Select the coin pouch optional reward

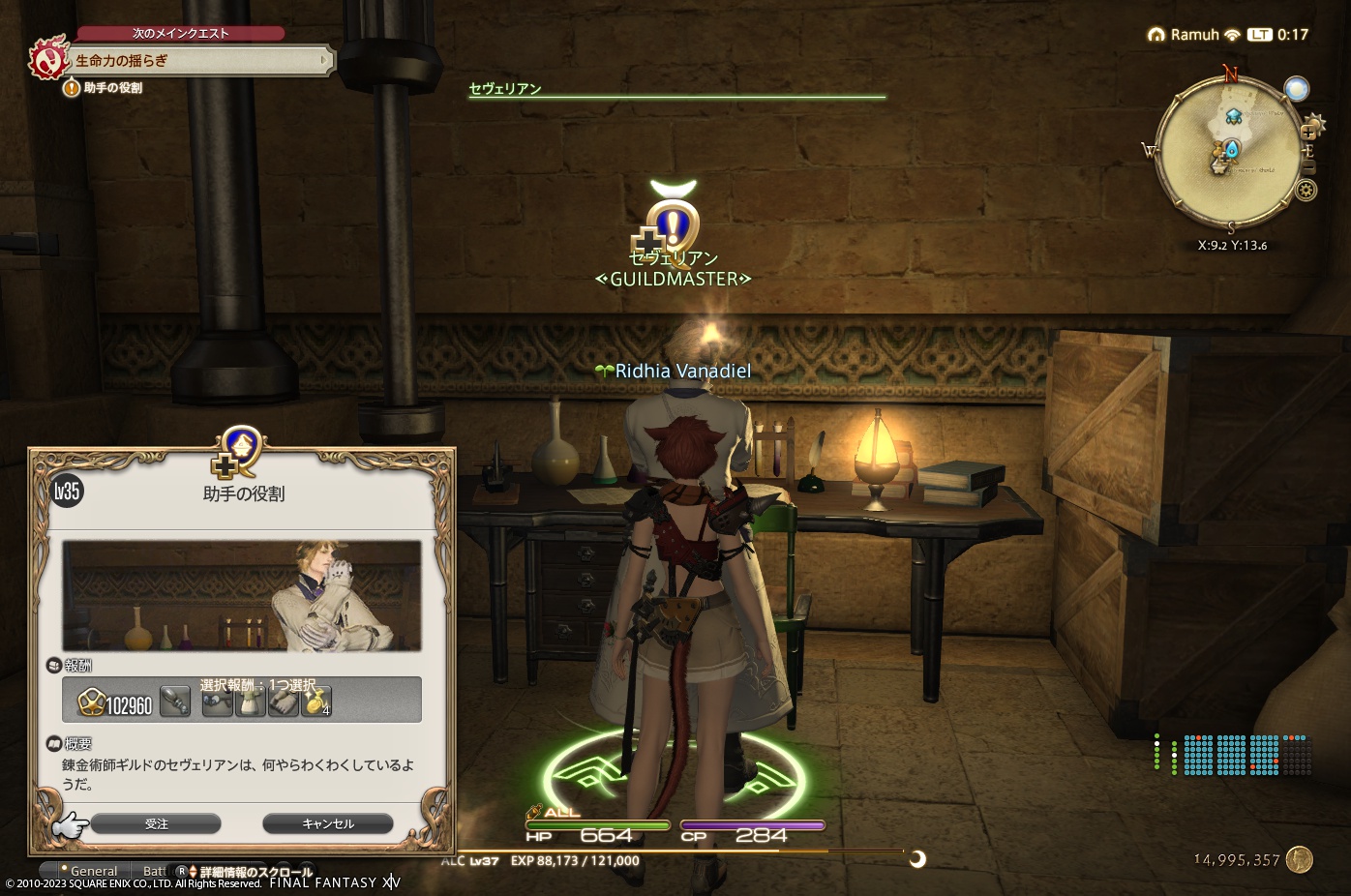click(315, 702)
